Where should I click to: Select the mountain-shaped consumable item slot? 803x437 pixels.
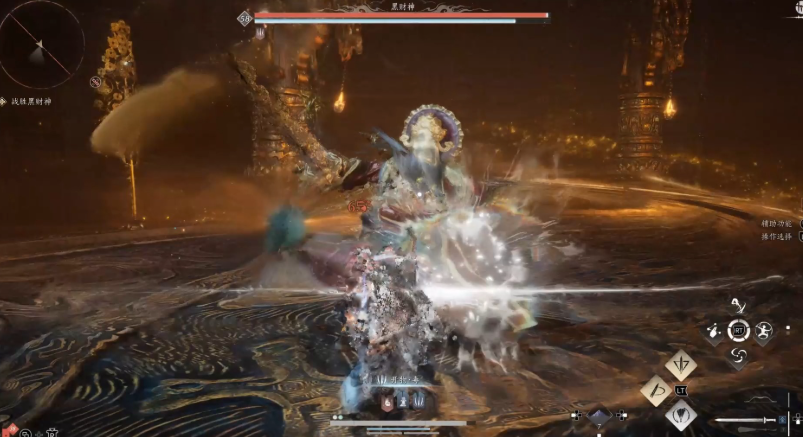598,416
